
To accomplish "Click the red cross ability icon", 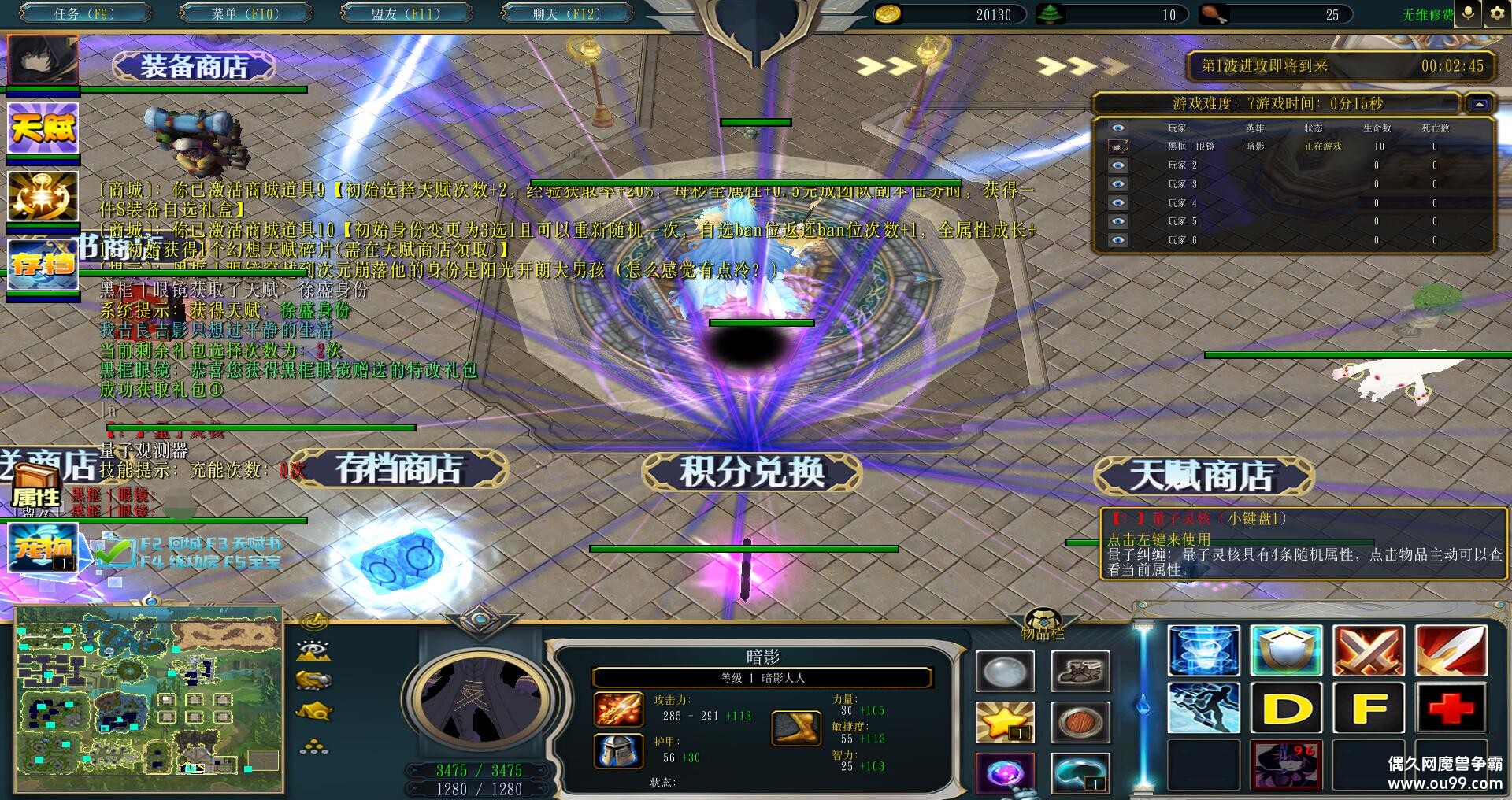I will click(1451, 706).
